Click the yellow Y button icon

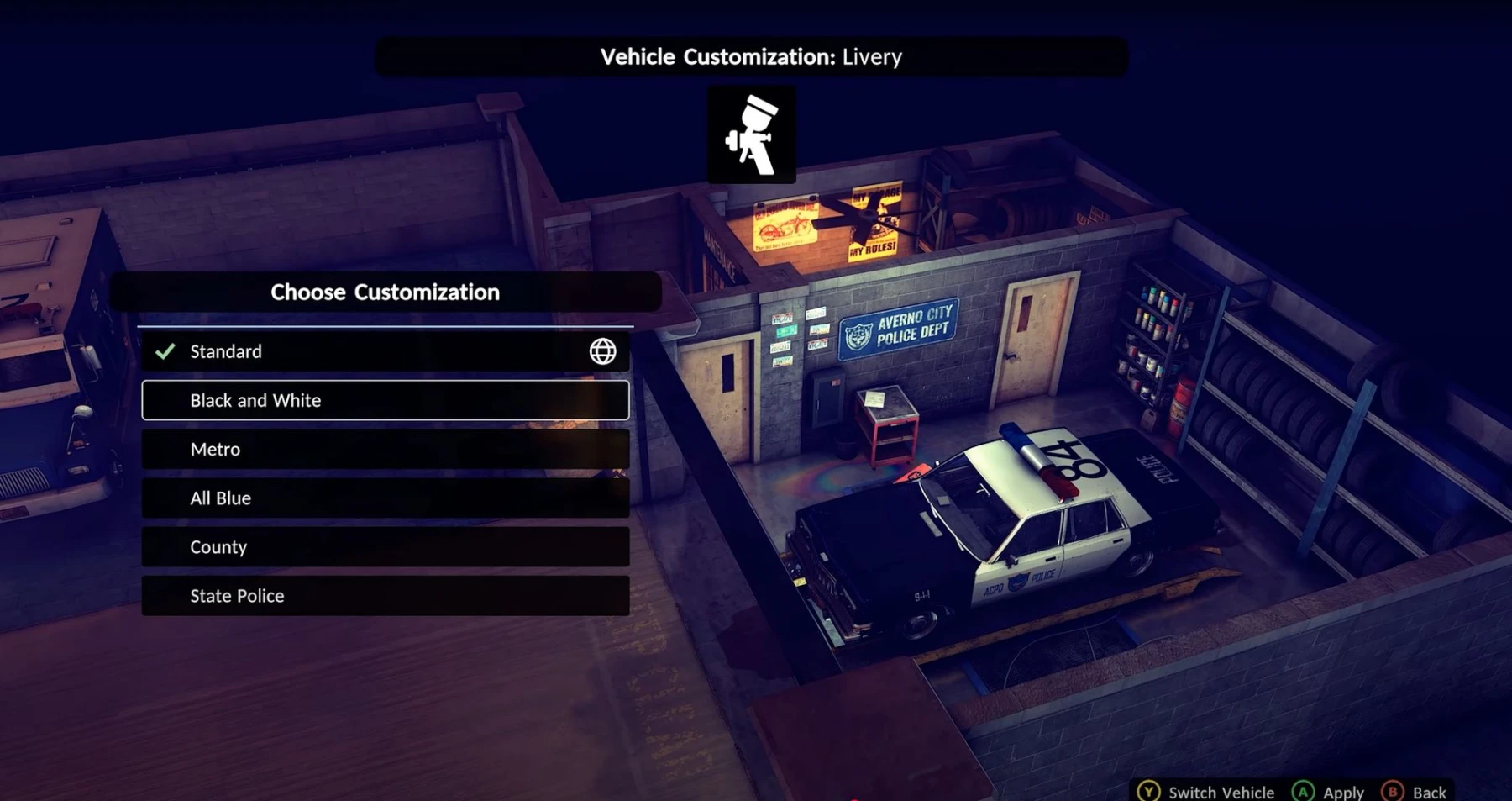(1148, 791)
